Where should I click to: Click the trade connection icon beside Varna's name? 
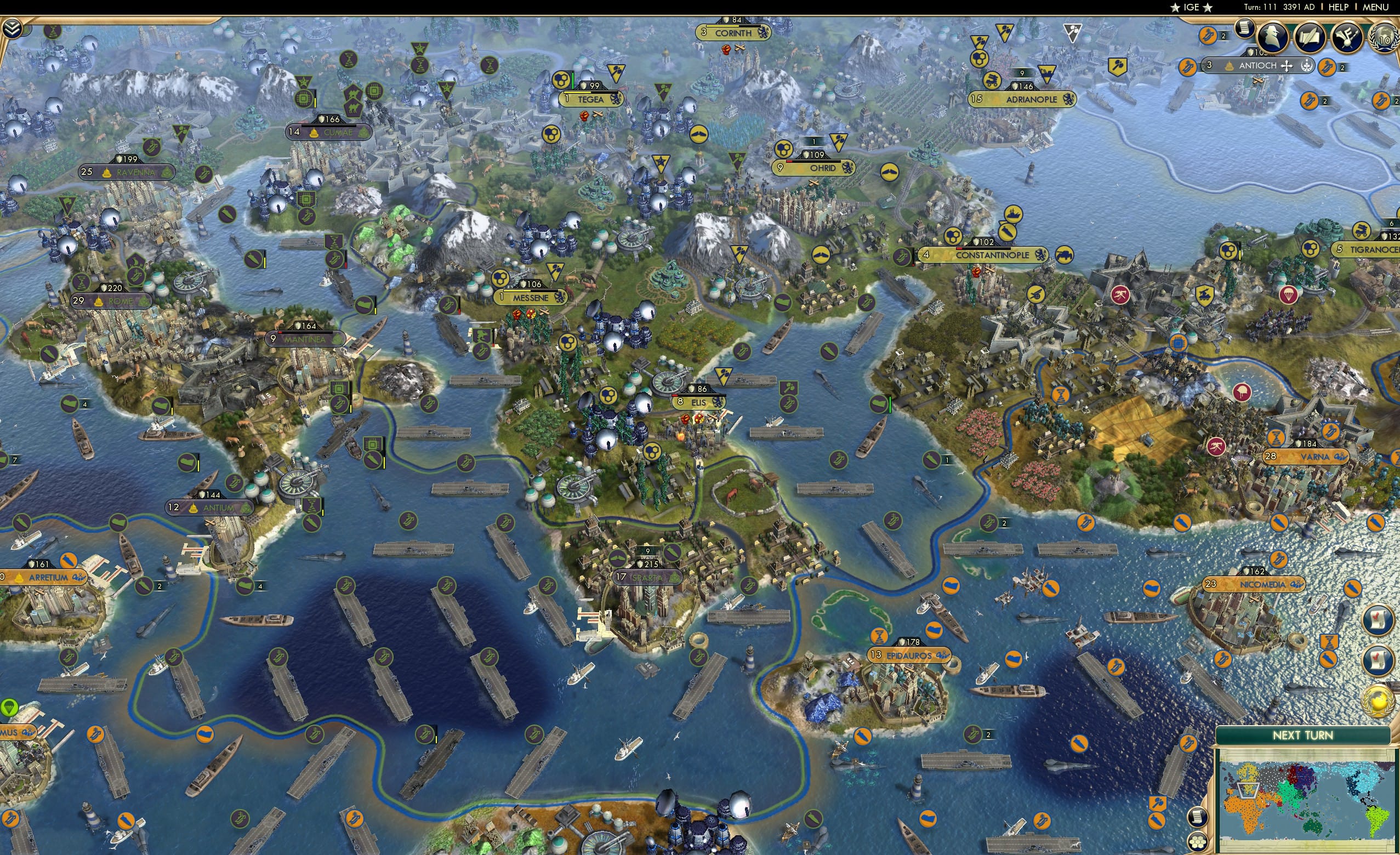[1340, 457]
